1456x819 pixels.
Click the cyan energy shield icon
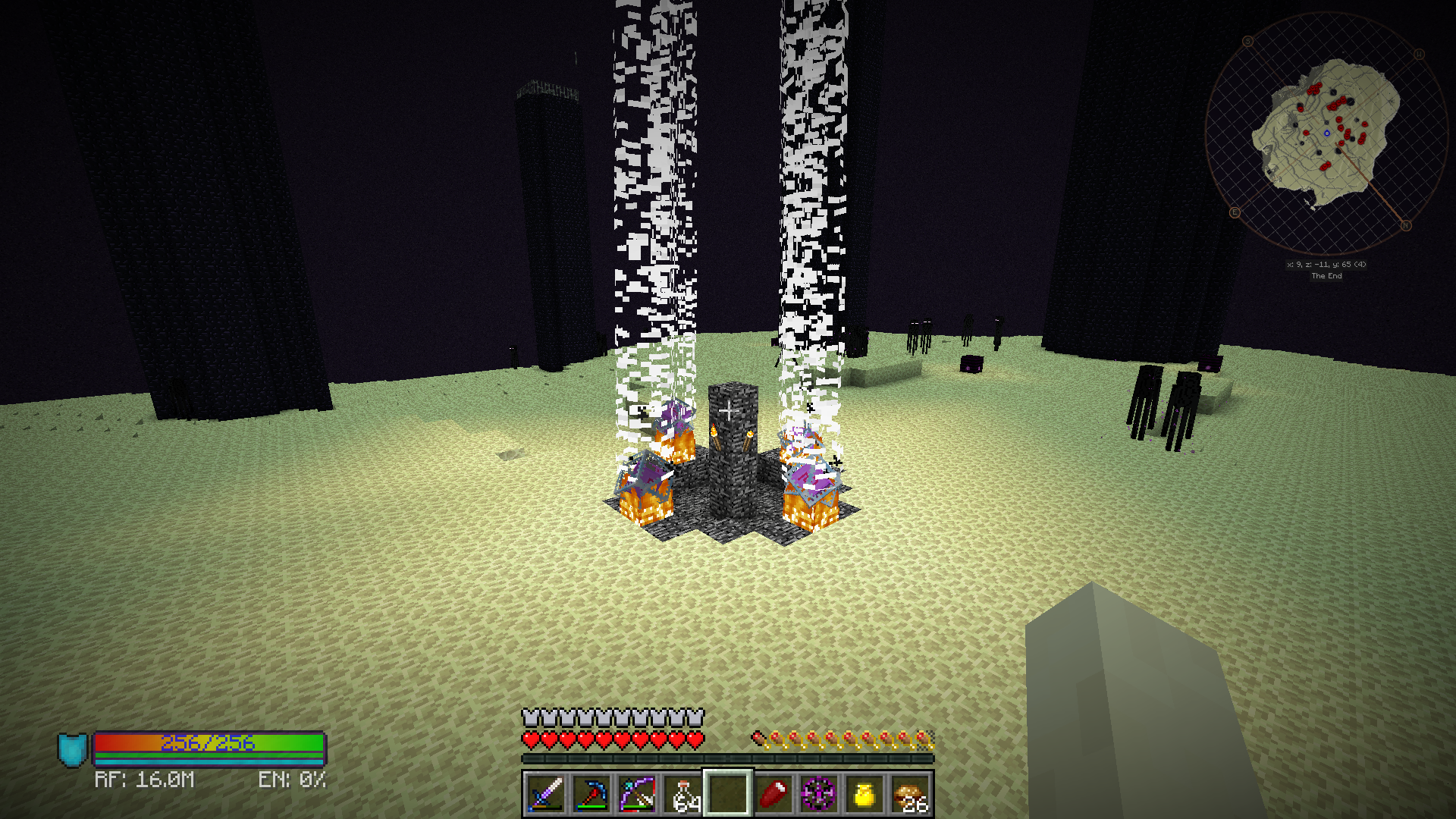[x=73, y=749]
